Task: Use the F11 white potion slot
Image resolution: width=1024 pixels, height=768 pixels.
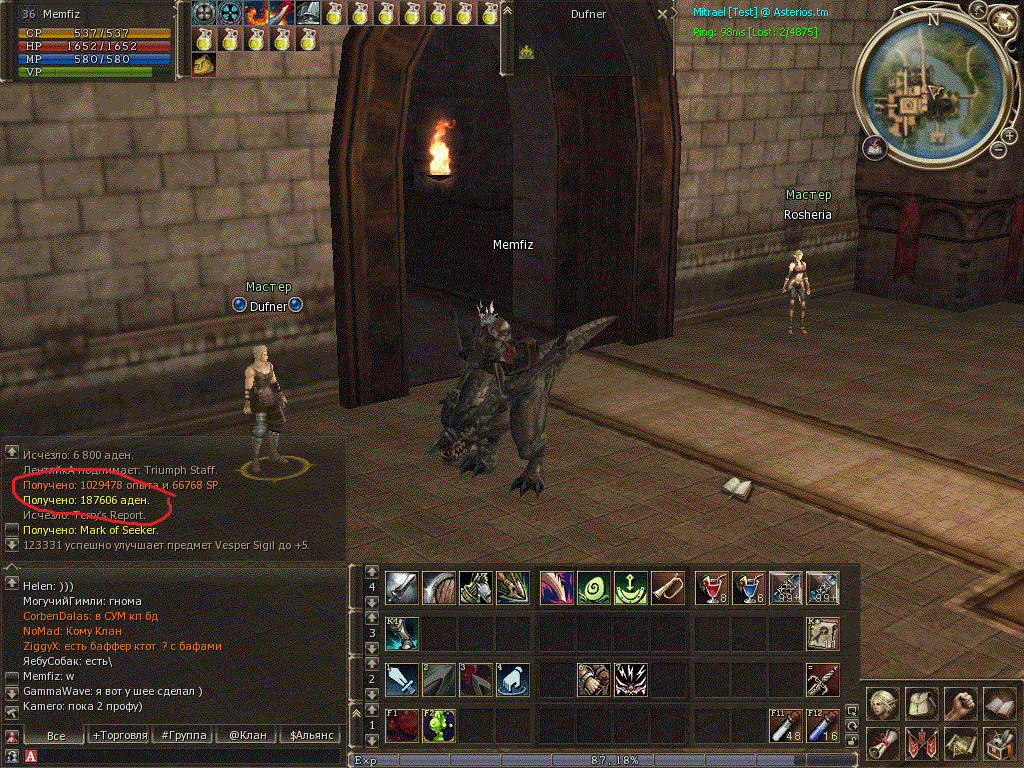Action: pyautogui.click(x=785, y=726)
